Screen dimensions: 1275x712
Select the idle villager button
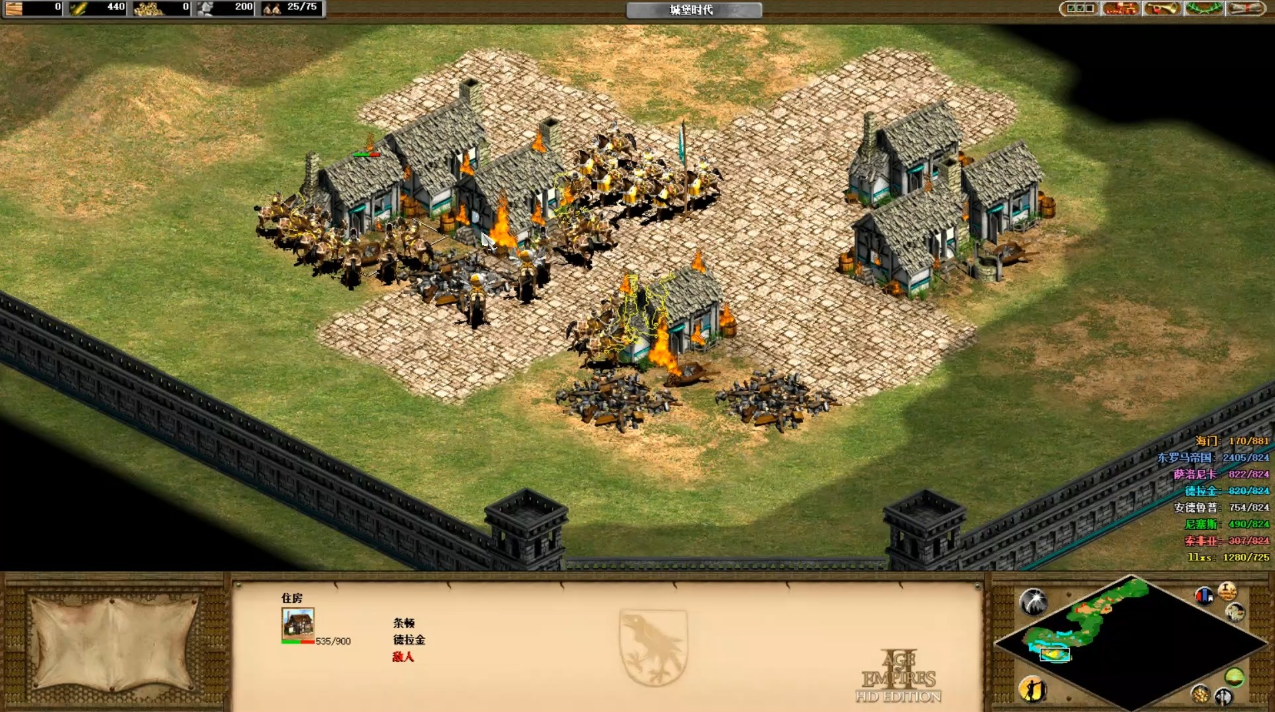click(1032, 689)
